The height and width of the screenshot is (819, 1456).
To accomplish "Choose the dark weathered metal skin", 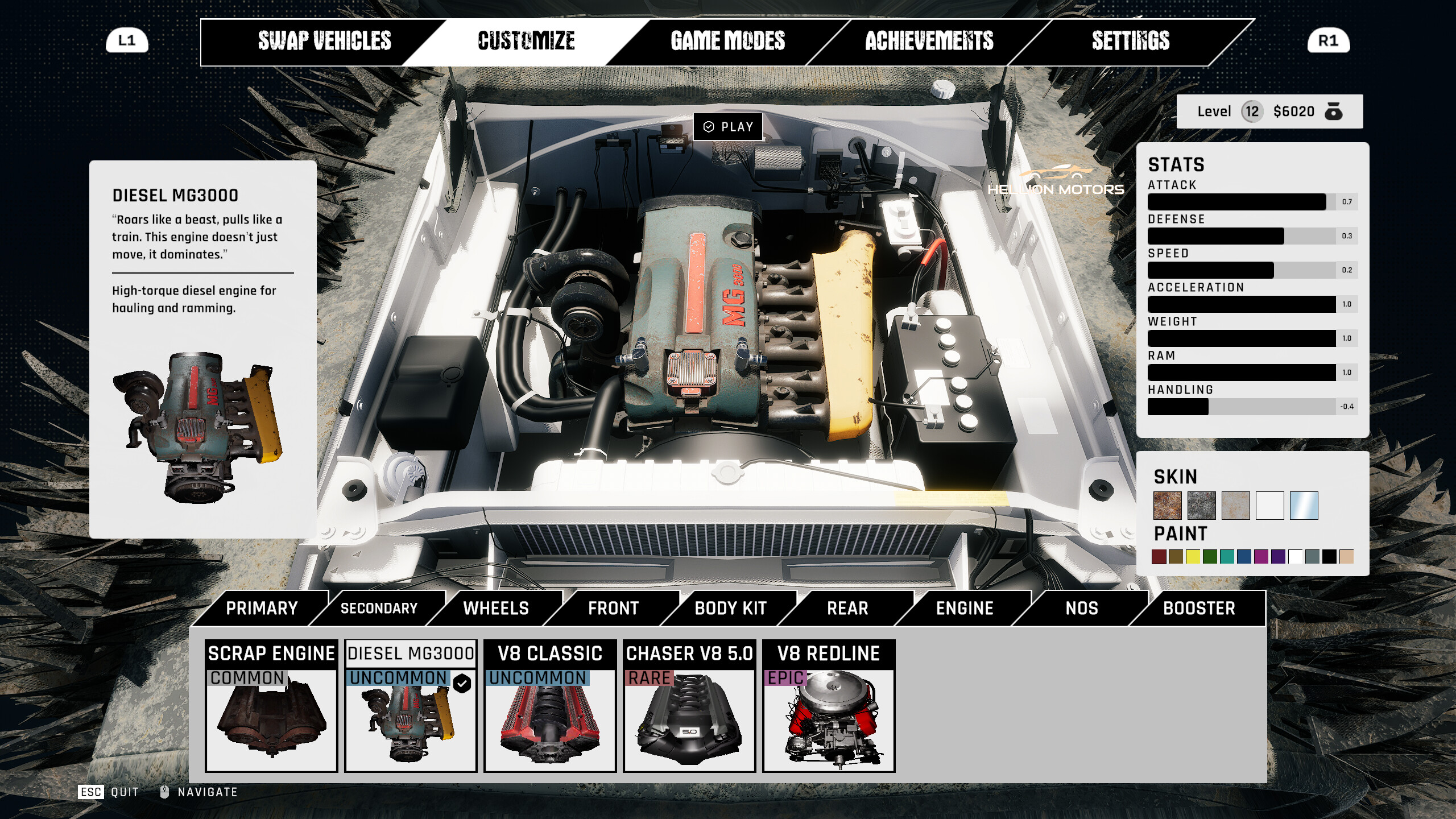I will click(1202, 506).
